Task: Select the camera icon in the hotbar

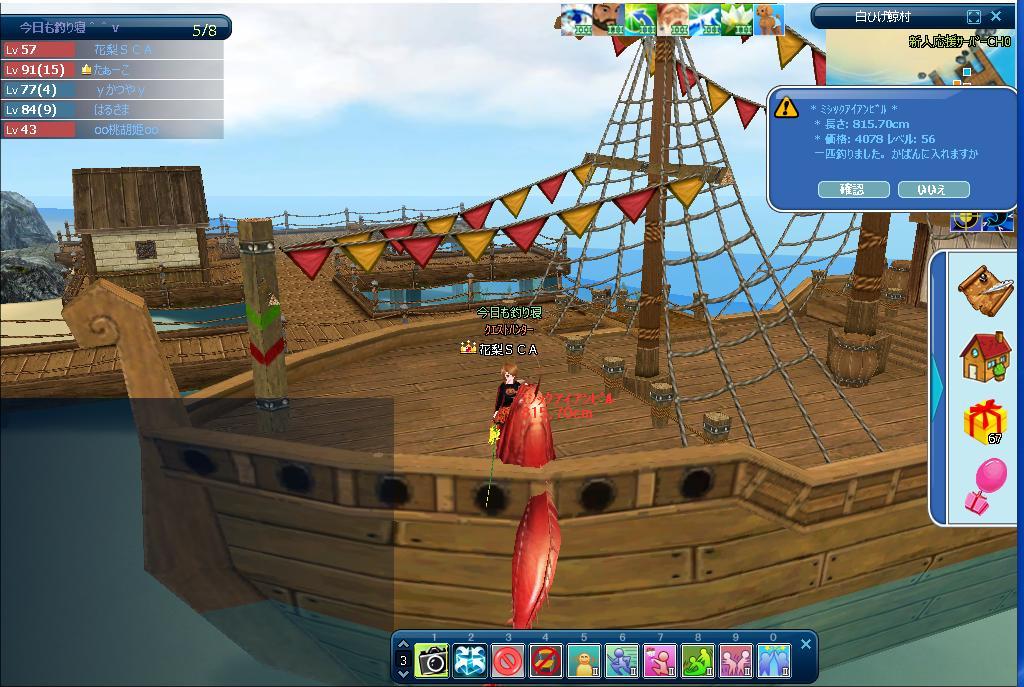Action: (432, 661)
